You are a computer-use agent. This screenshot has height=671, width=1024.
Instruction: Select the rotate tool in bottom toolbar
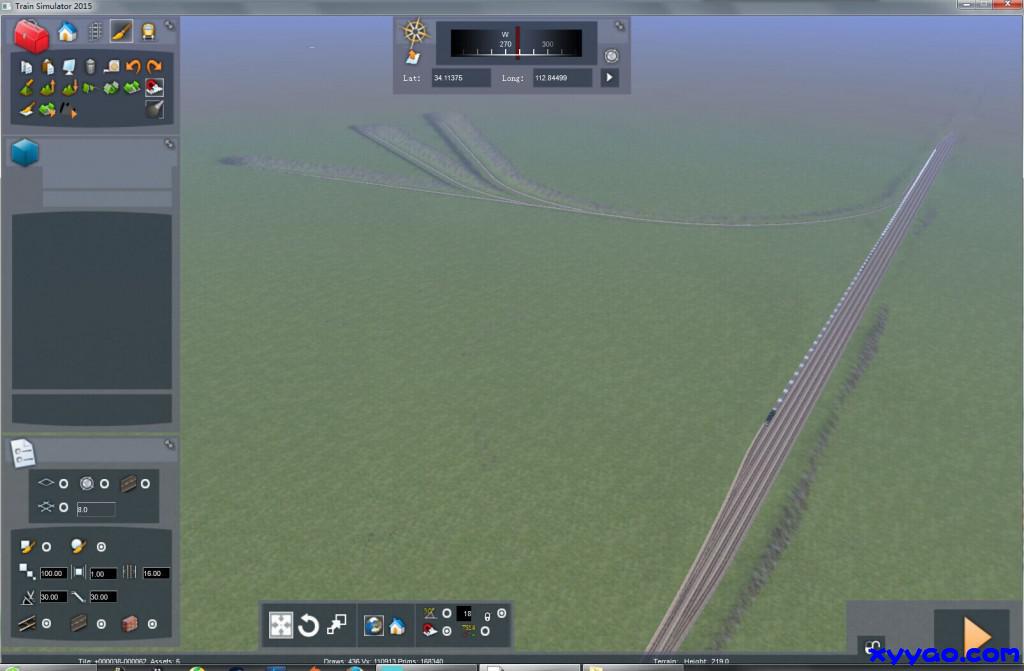coord(309,626)
